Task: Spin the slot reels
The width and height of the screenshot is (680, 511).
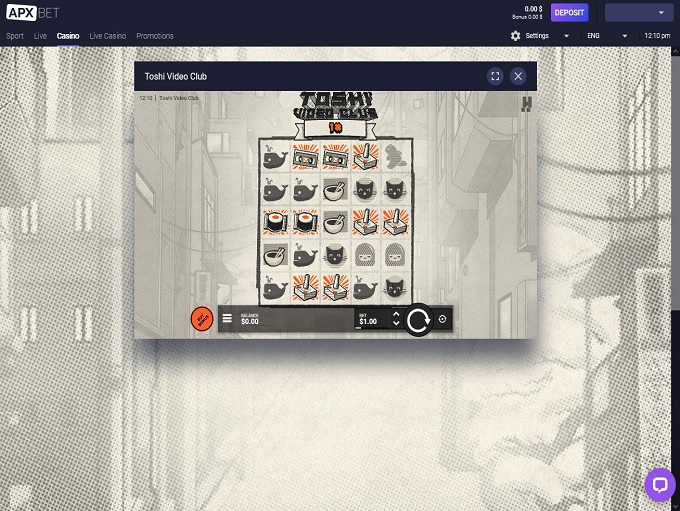Action: [418, 320]
